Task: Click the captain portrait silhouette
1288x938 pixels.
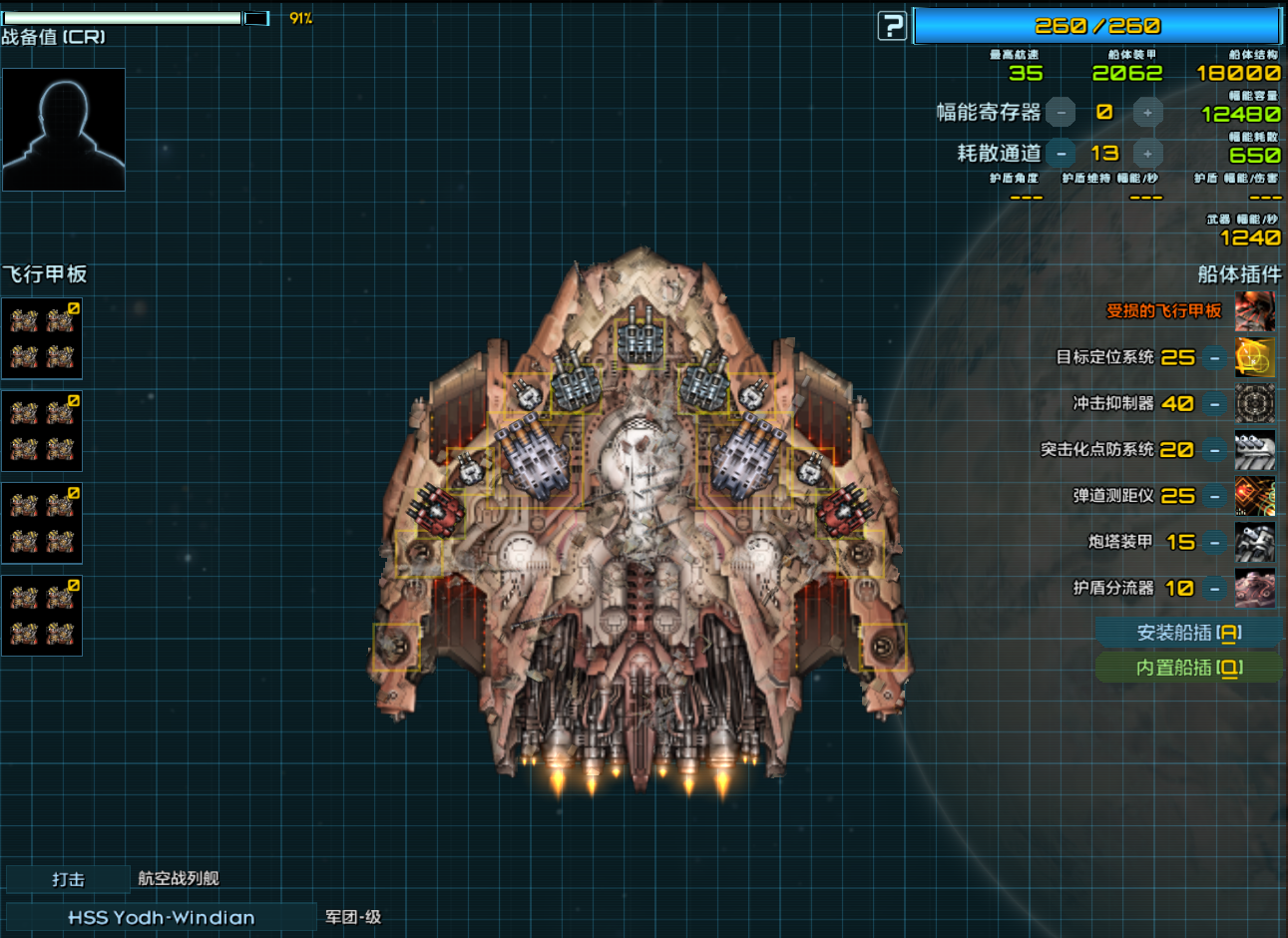Action: click(x=64, y=130)
